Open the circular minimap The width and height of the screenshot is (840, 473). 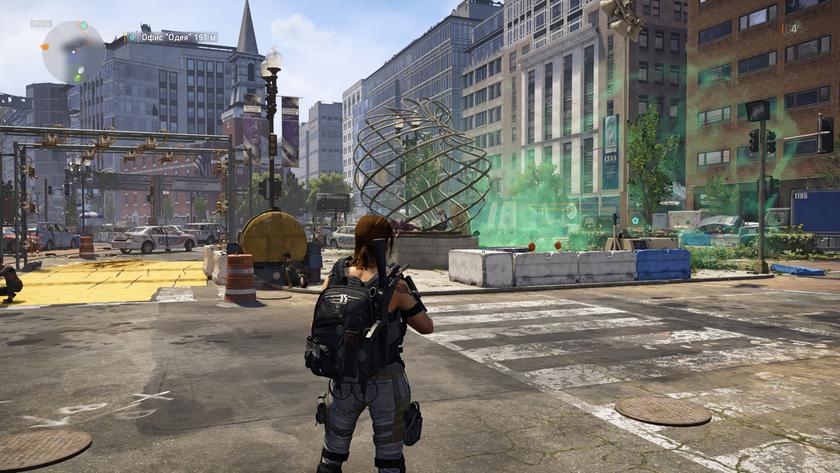click(x=73, y=51)
